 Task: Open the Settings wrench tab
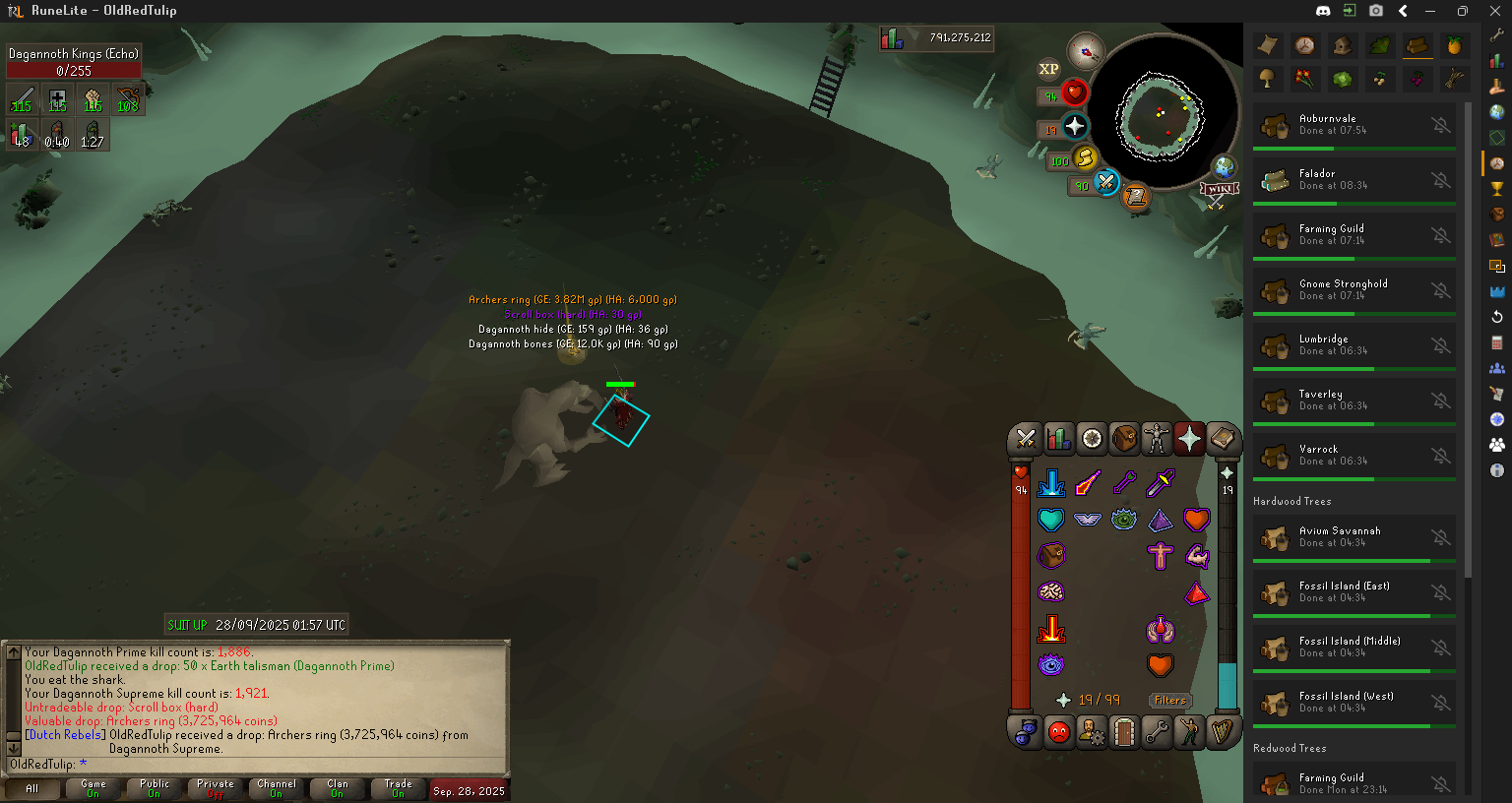[1157, 732]
